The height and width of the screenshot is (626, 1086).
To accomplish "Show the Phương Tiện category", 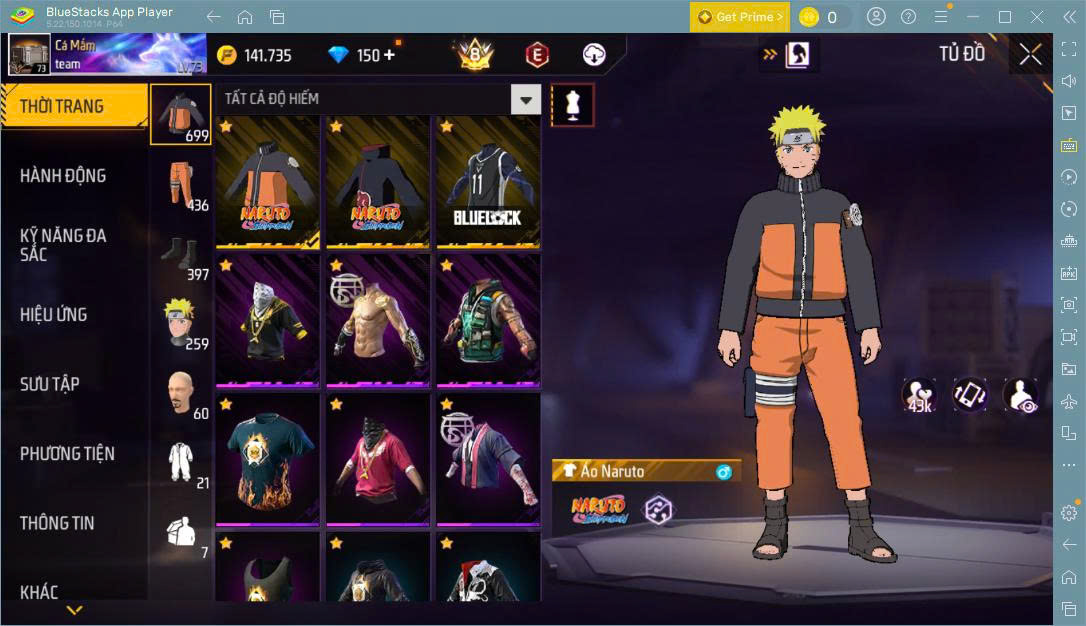I will coord(67,454).
